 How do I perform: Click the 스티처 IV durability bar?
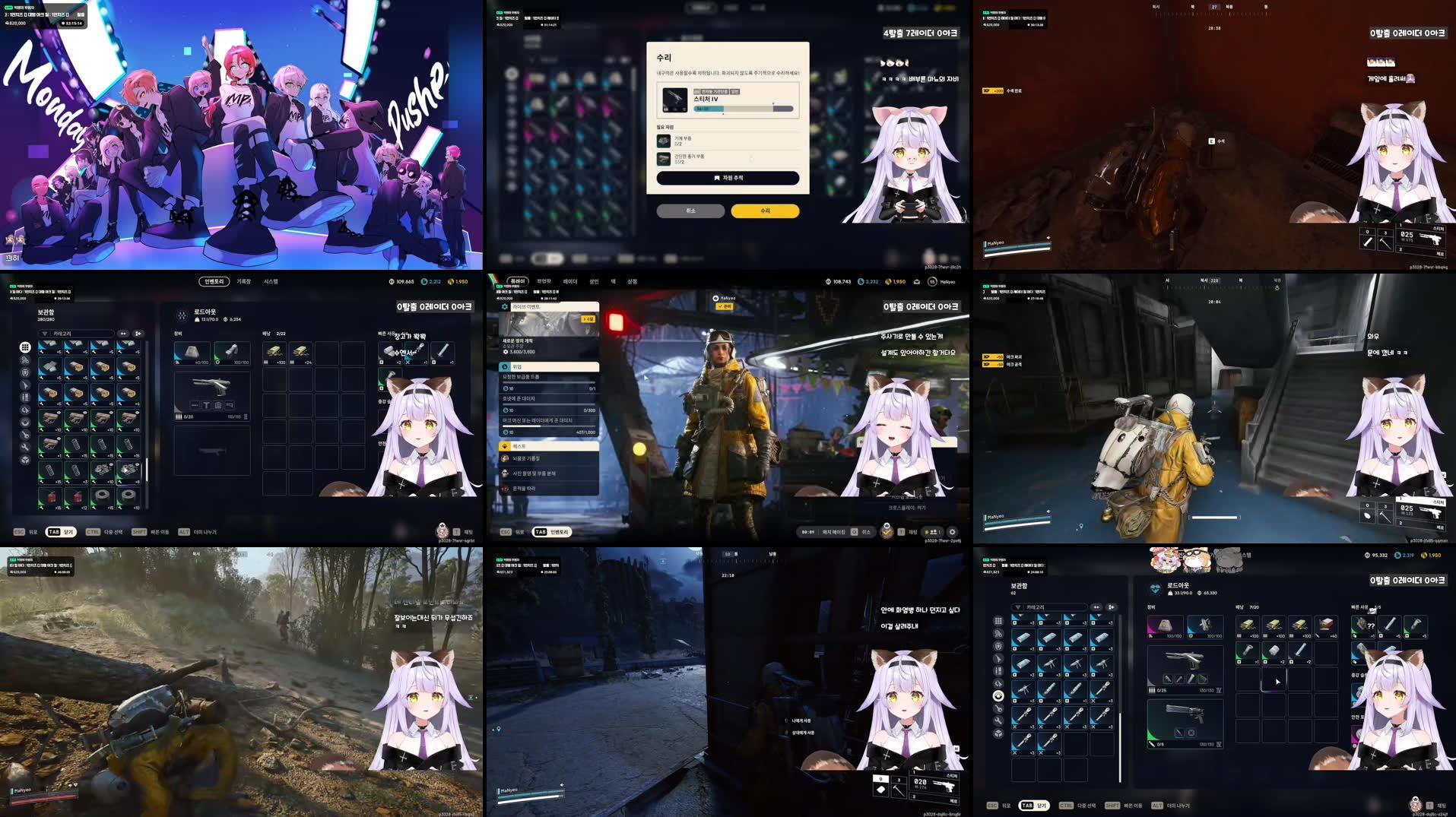coord(743,109)
